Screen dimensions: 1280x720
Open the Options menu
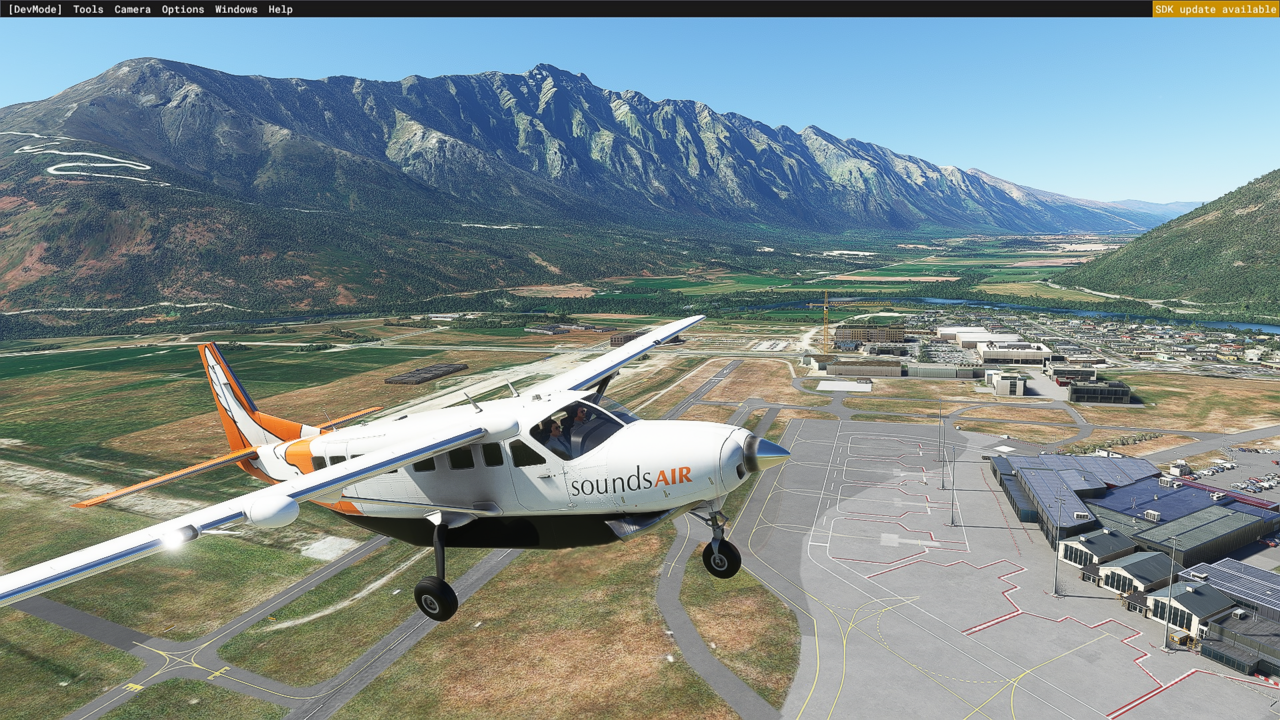[183, 9]
